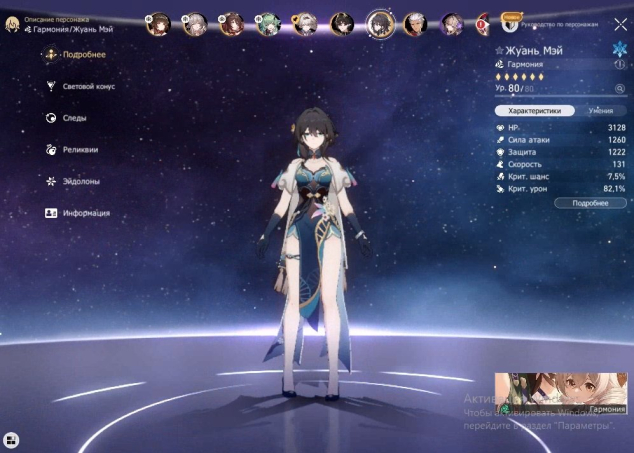Viewport: 634px width, 453px height.
Task: Select the Характеристики tab
Action: pos(534,111)
